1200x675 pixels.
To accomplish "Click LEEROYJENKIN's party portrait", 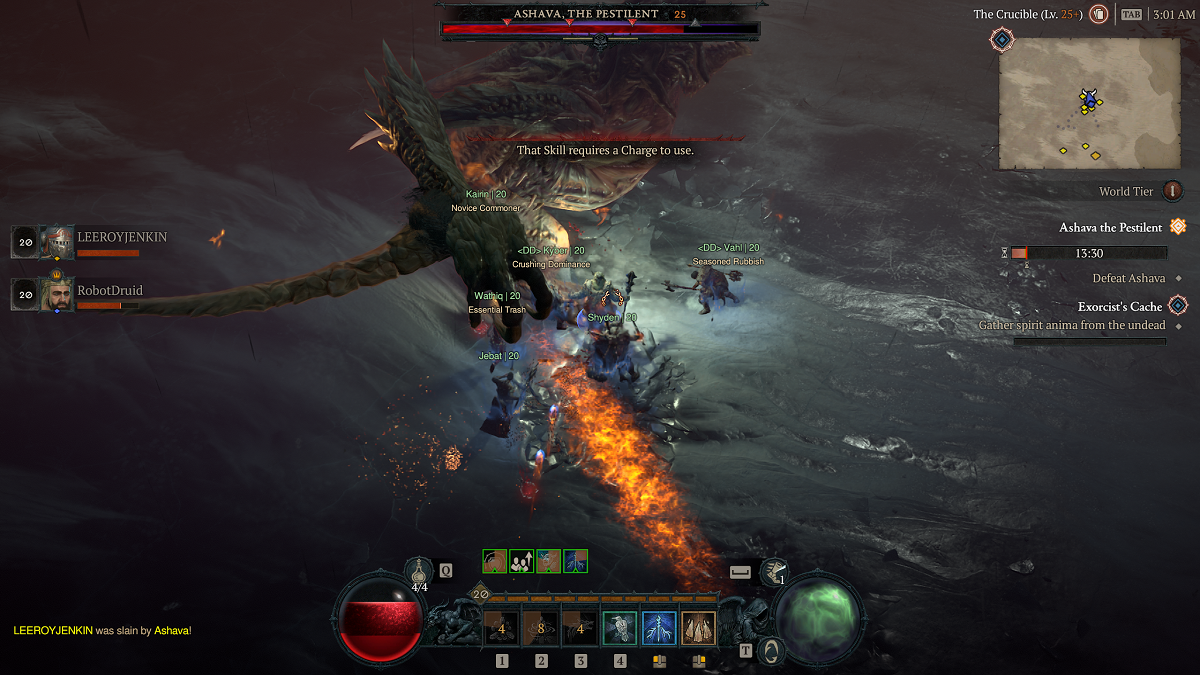I will [56, 242].
